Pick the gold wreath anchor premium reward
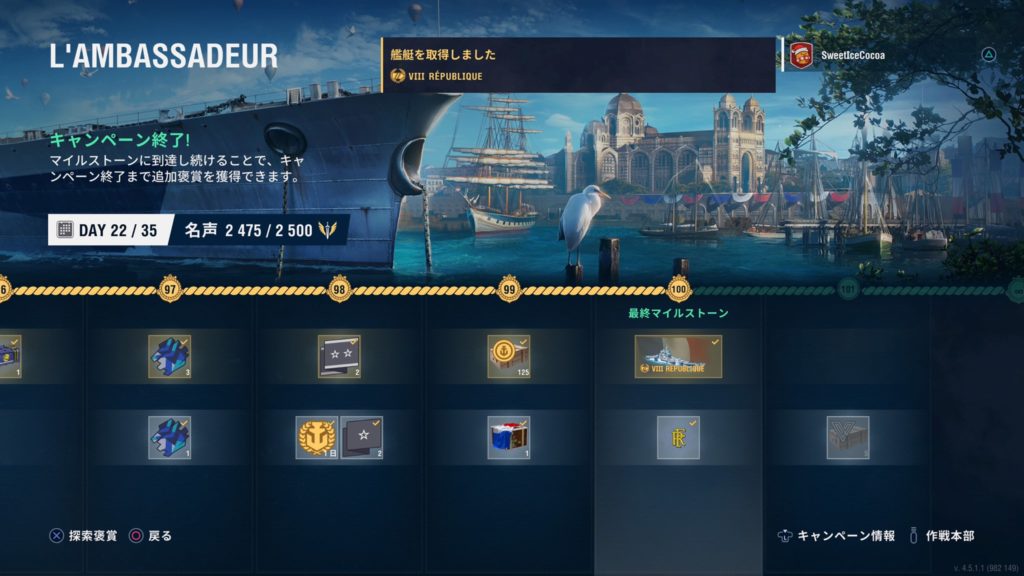This screenshot has height=576, width=1024. tap(316, 437)
